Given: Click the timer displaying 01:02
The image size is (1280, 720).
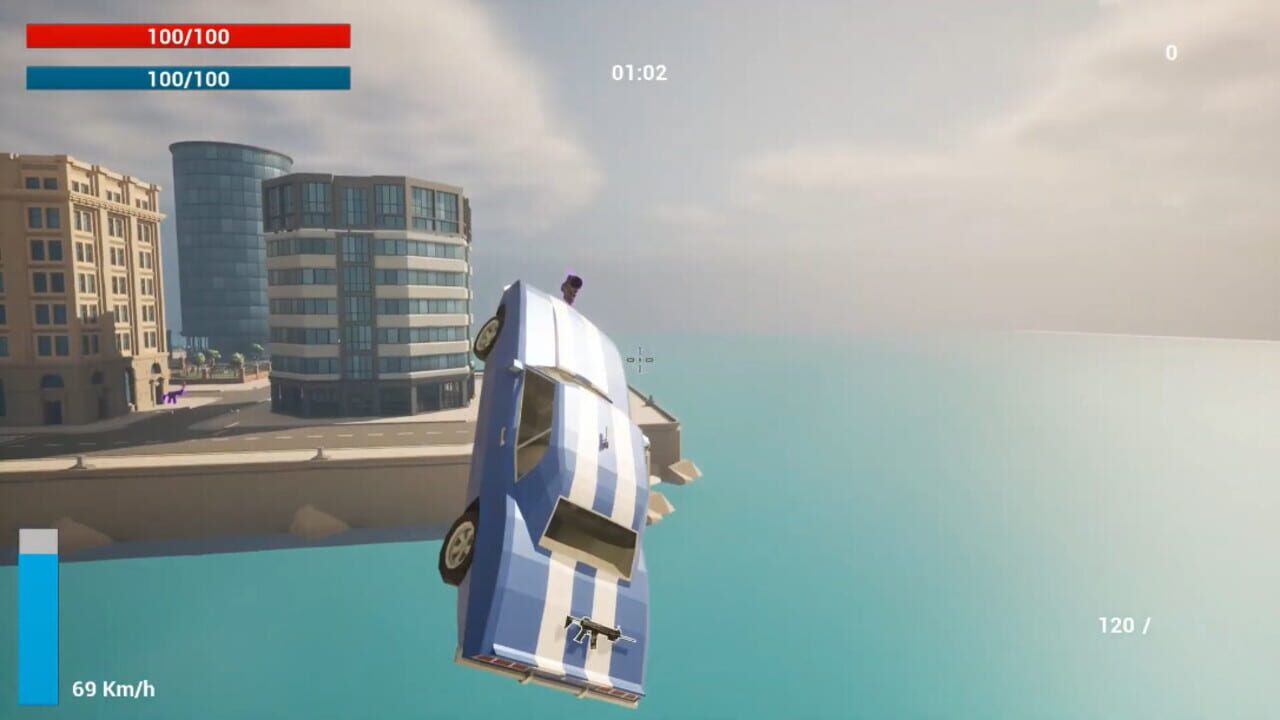Looking at the screenshot, I should 640,70.
